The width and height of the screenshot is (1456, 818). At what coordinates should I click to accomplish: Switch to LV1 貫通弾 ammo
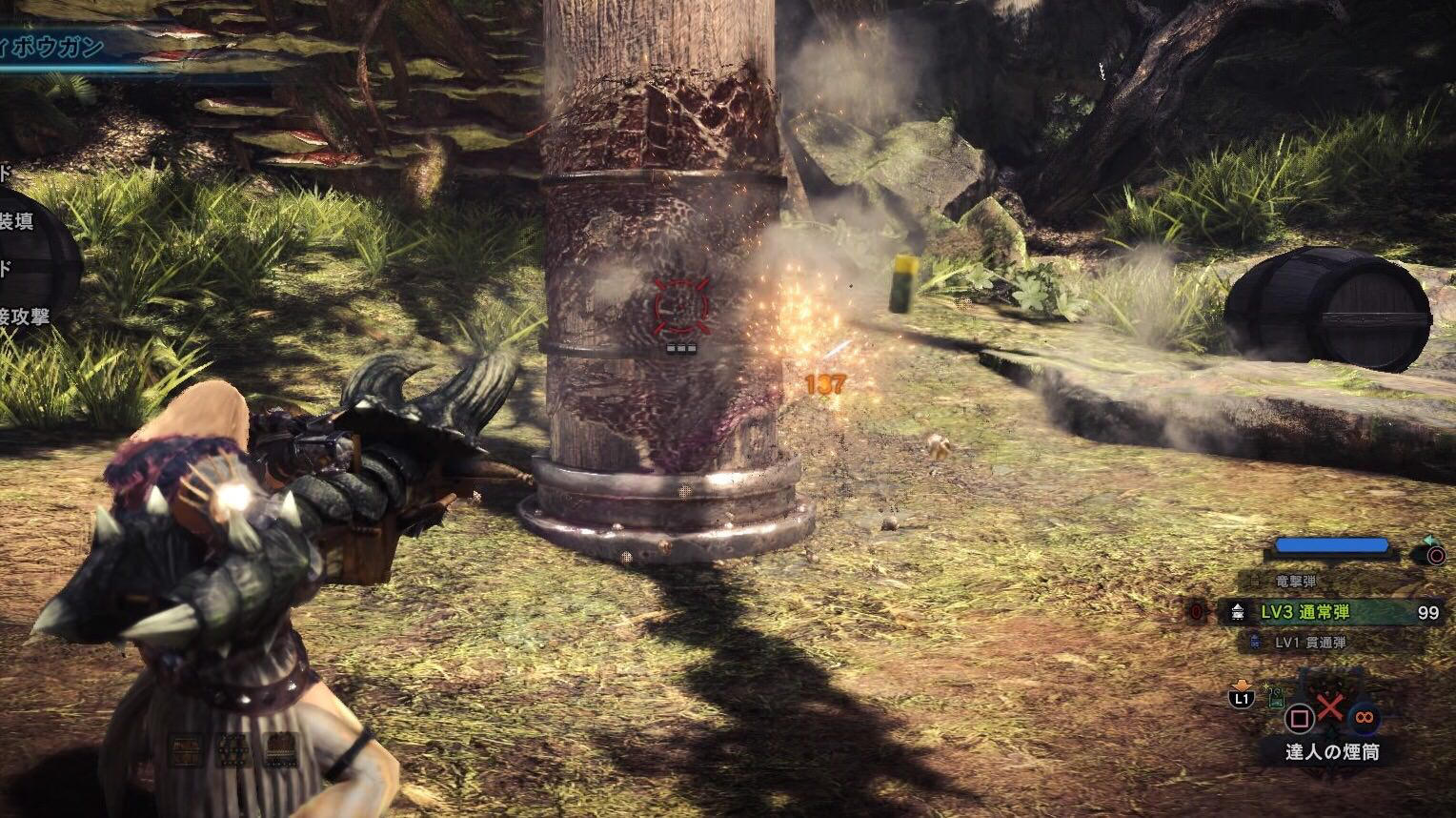1309,644
